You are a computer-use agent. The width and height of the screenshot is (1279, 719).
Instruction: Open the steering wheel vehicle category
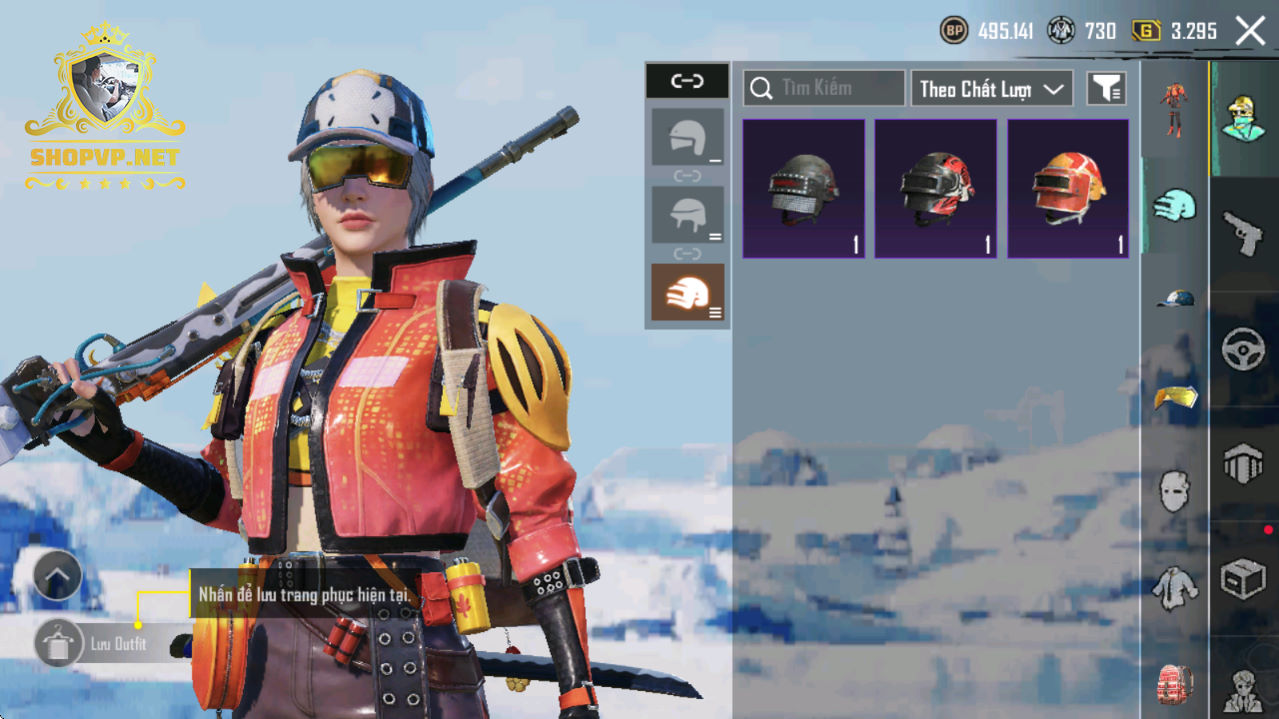(x=1243, y=350)
